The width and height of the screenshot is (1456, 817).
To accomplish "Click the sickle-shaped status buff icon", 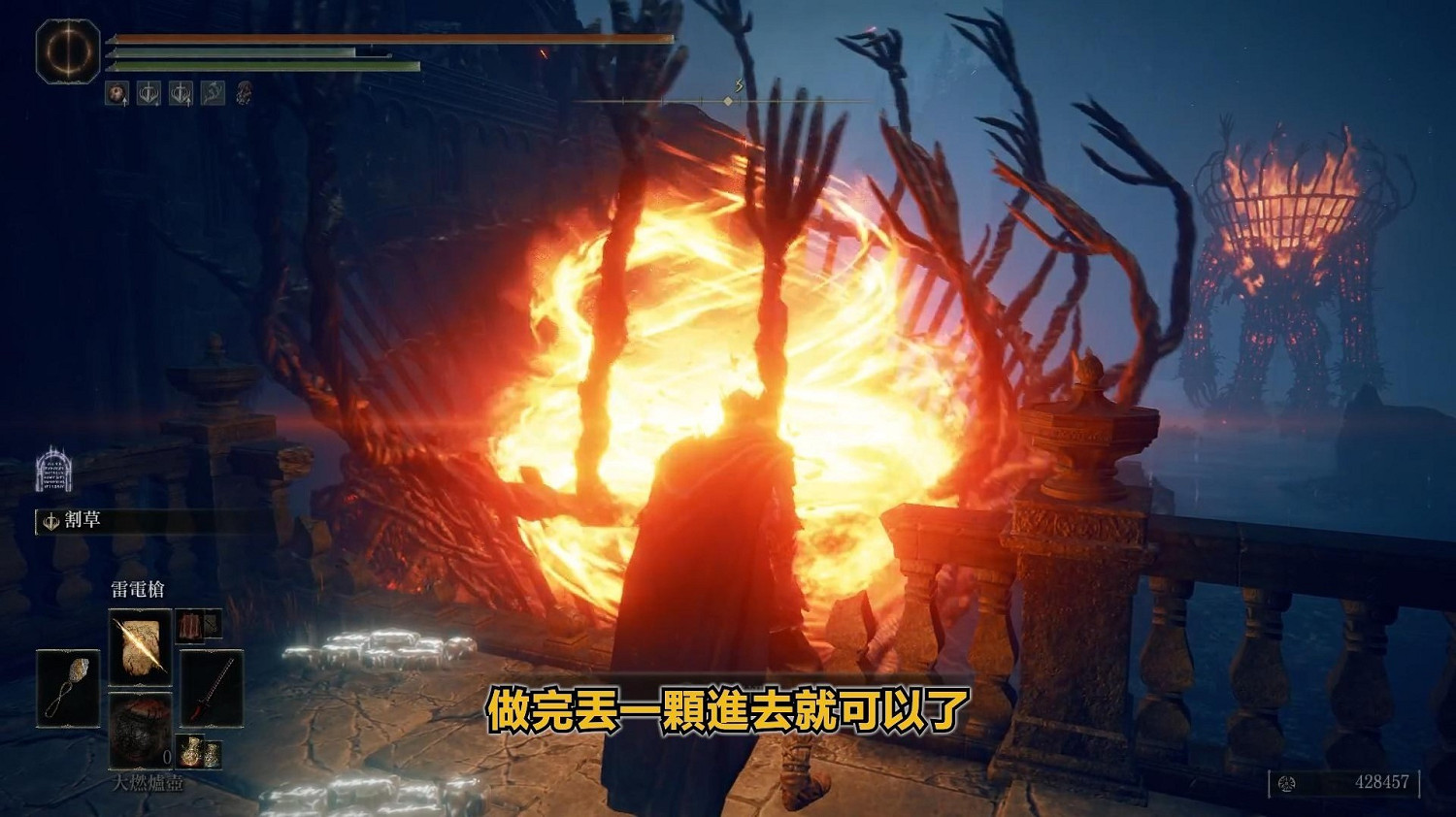I will [x=214, y=92].
